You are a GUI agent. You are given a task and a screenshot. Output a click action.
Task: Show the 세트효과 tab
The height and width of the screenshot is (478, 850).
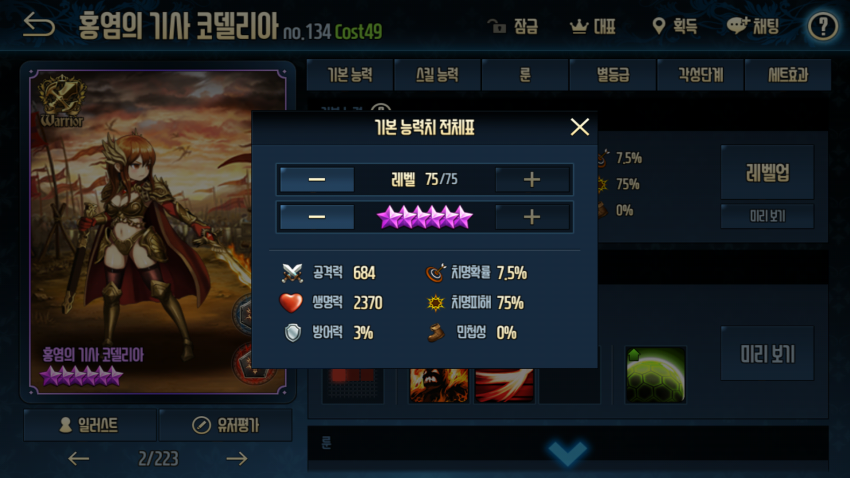point(787,75)
